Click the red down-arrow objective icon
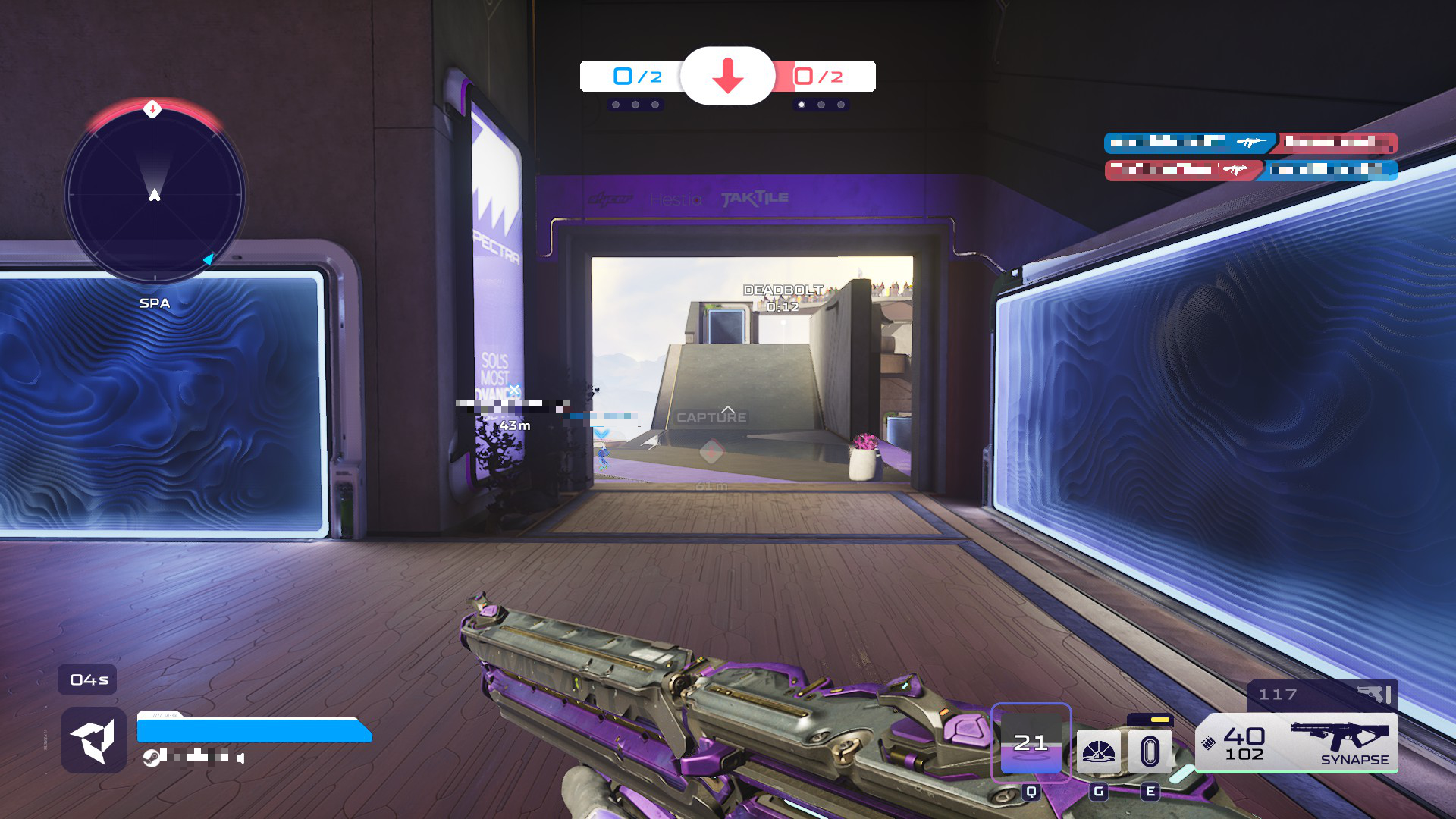 click(x=727, y=77)
